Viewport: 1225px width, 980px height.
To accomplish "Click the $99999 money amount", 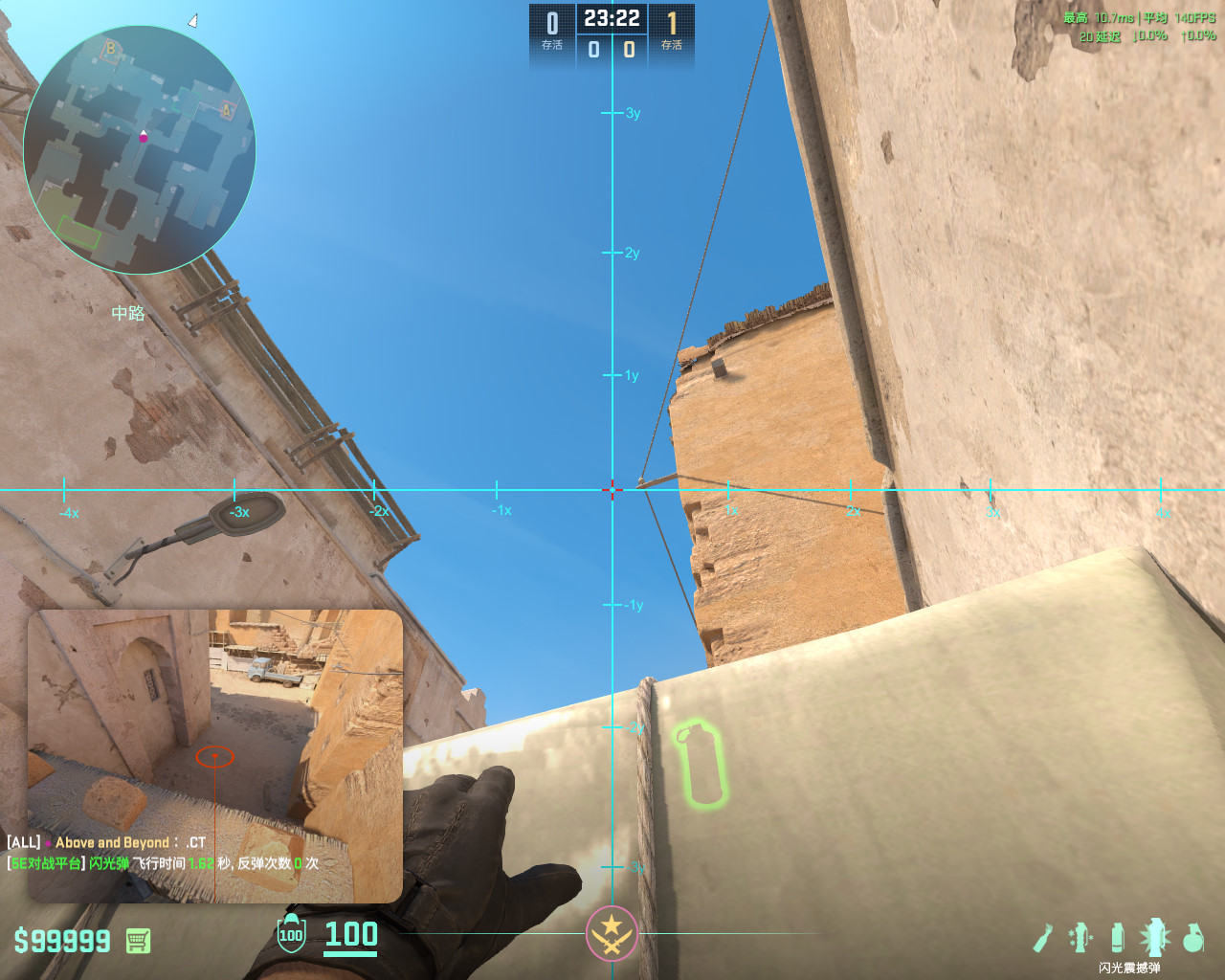I will tap(60, 941).
